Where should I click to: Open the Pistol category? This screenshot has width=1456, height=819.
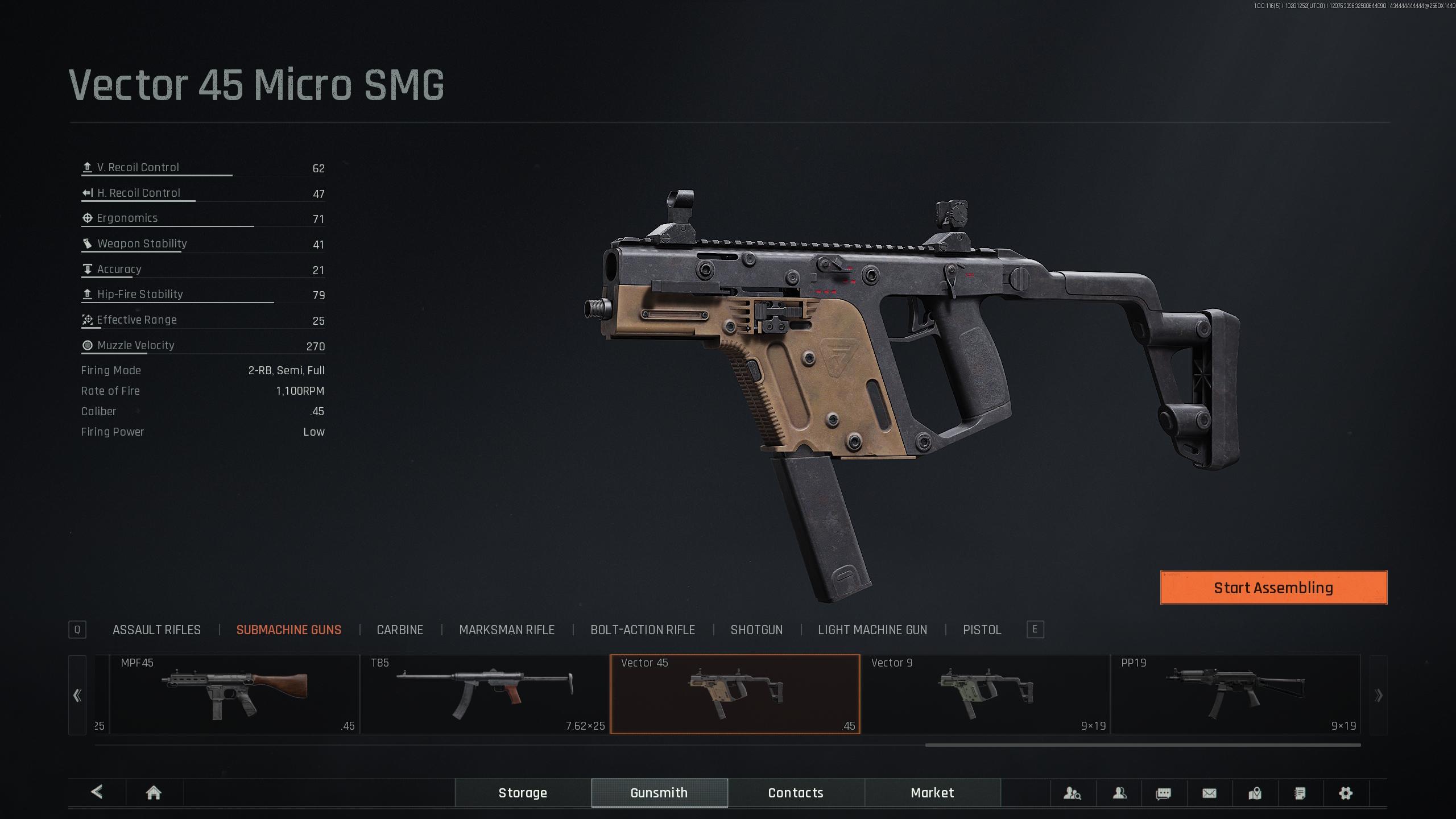click(982, 630)
